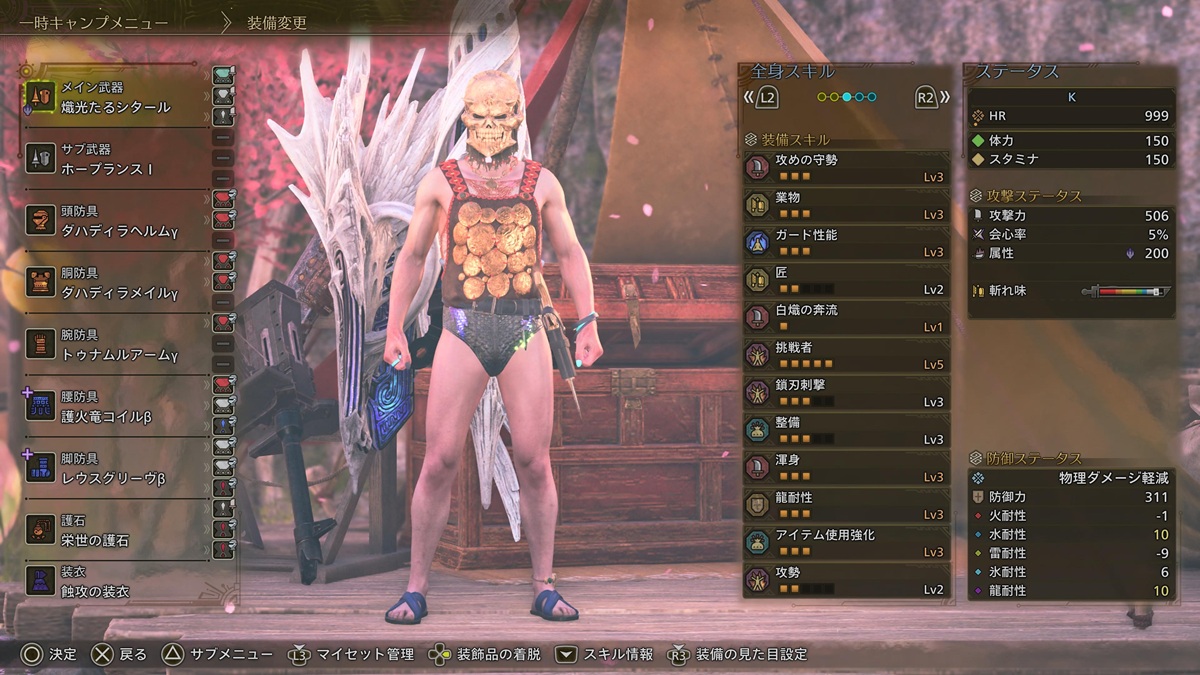Select the 護石 栄世の護石 slot

pos(115,531)
